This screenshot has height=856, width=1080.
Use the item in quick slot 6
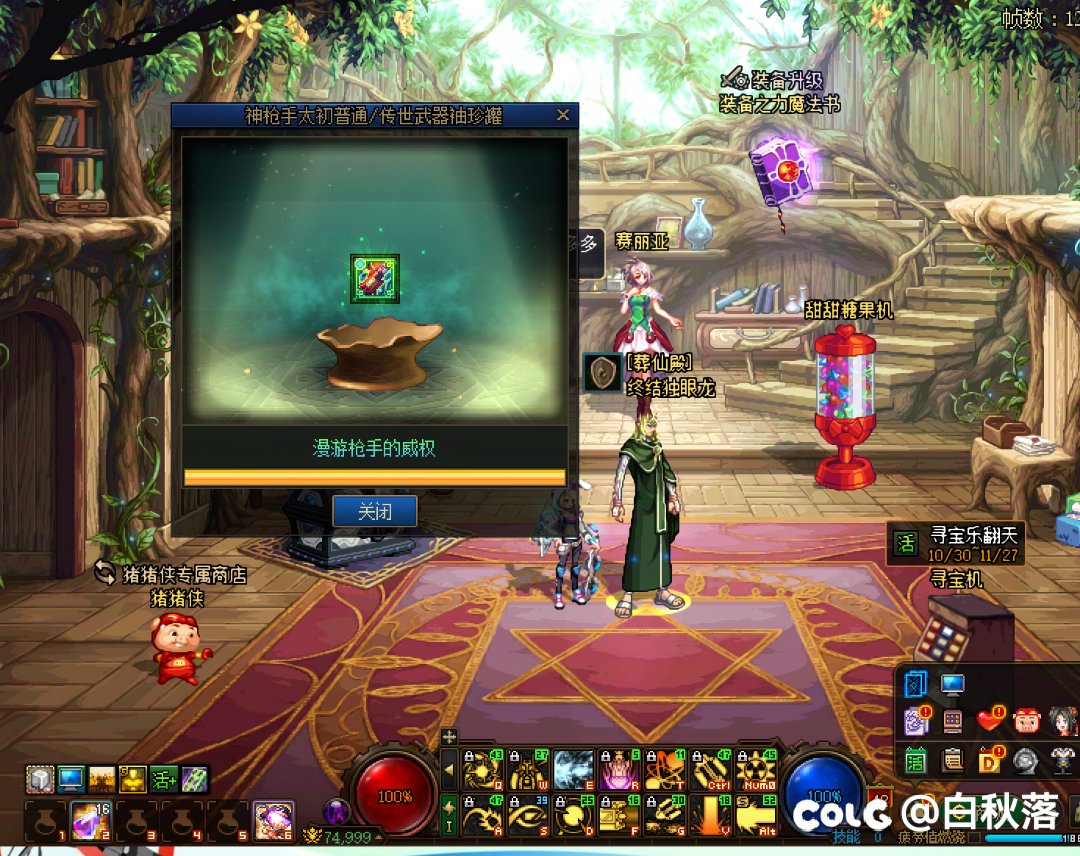coord(273,820)
